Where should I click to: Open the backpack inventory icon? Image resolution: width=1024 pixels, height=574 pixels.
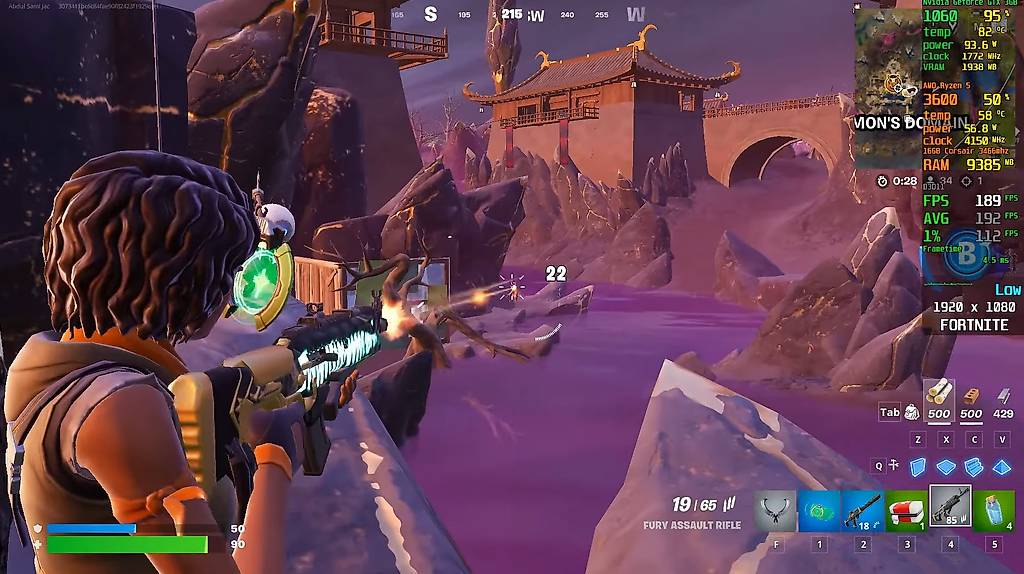[x=912, y=412]
